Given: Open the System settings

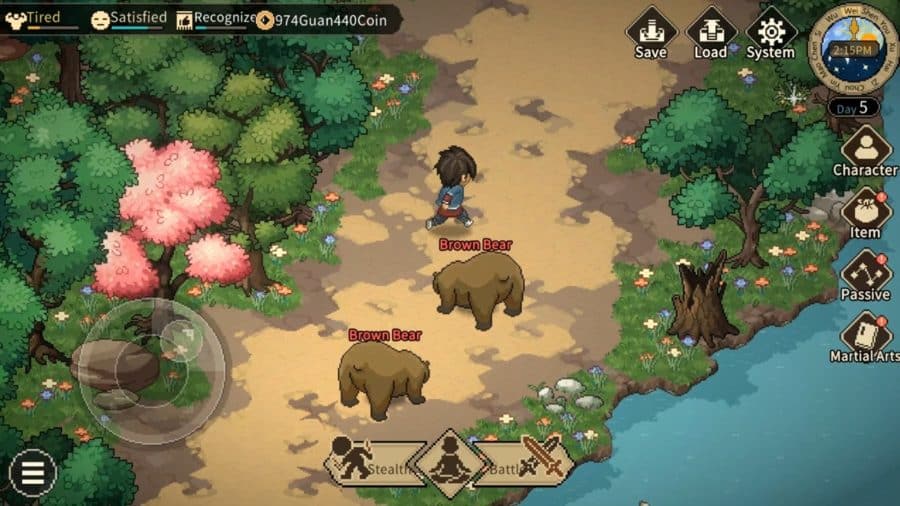Looking at the screenshot, I should (771, 31).
